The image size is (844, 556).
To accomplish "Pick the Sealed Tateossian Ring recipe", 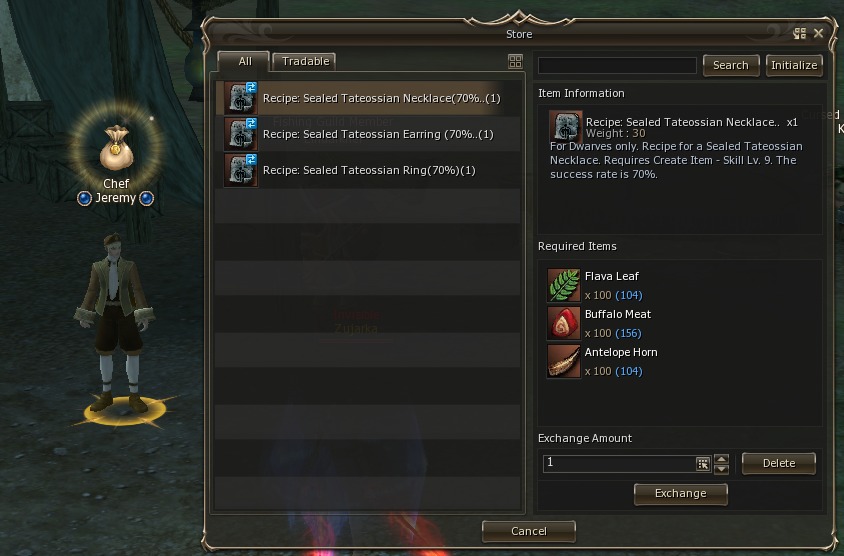I will [x=368, y=170].
